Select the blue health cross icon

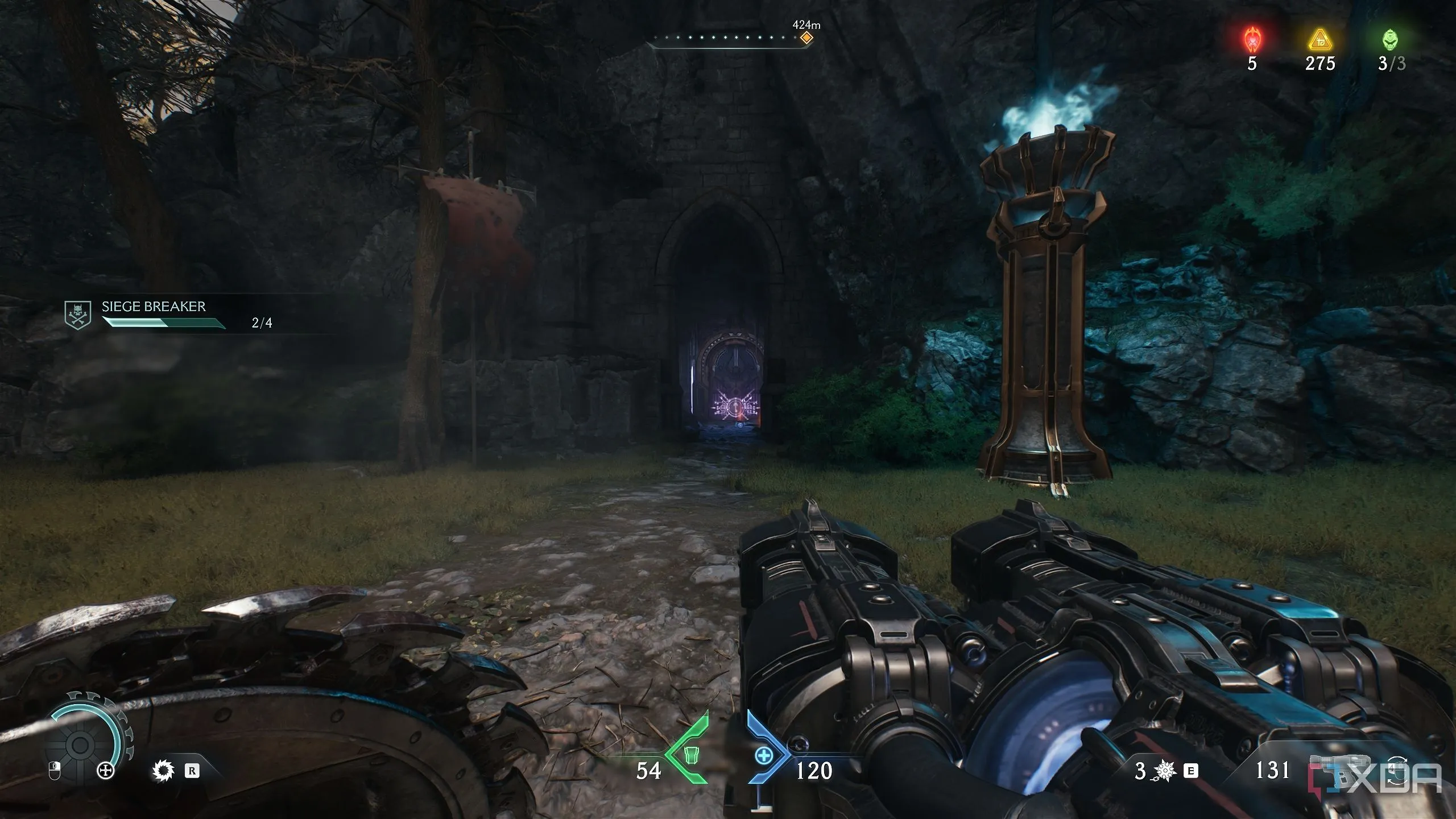[764, 755]
